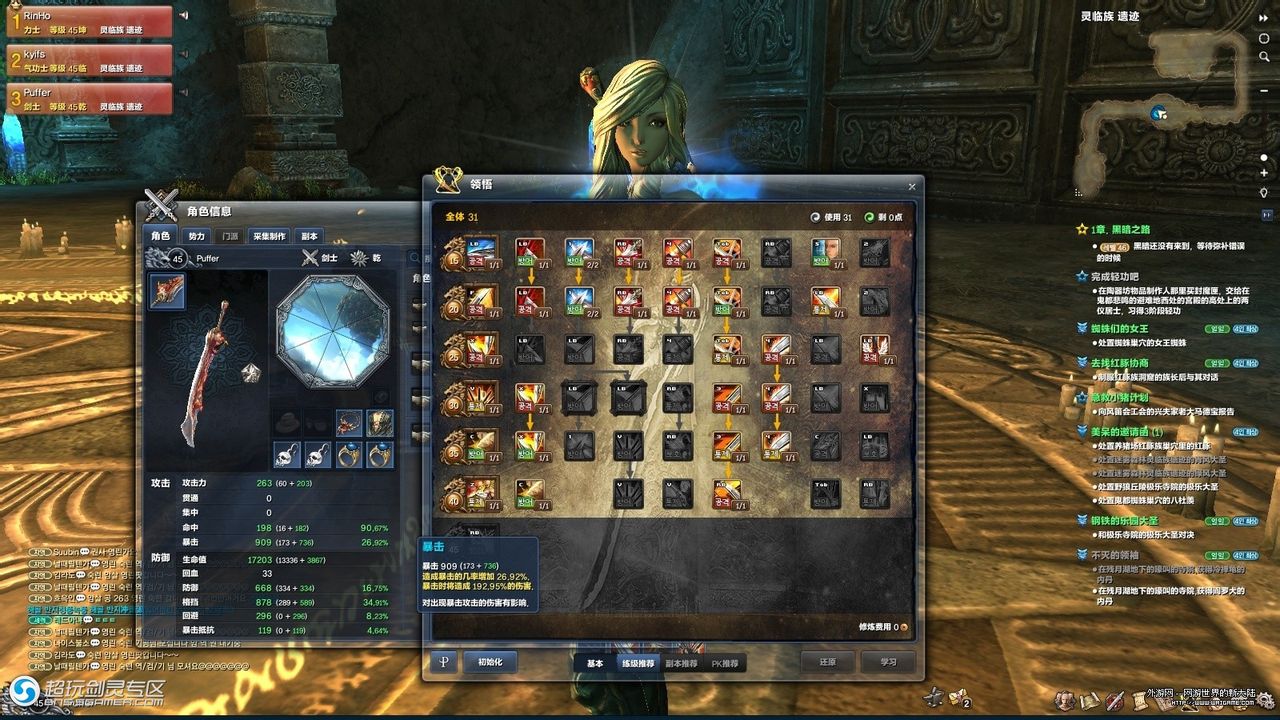Select the 角色 character tab

tap(161, 236)
